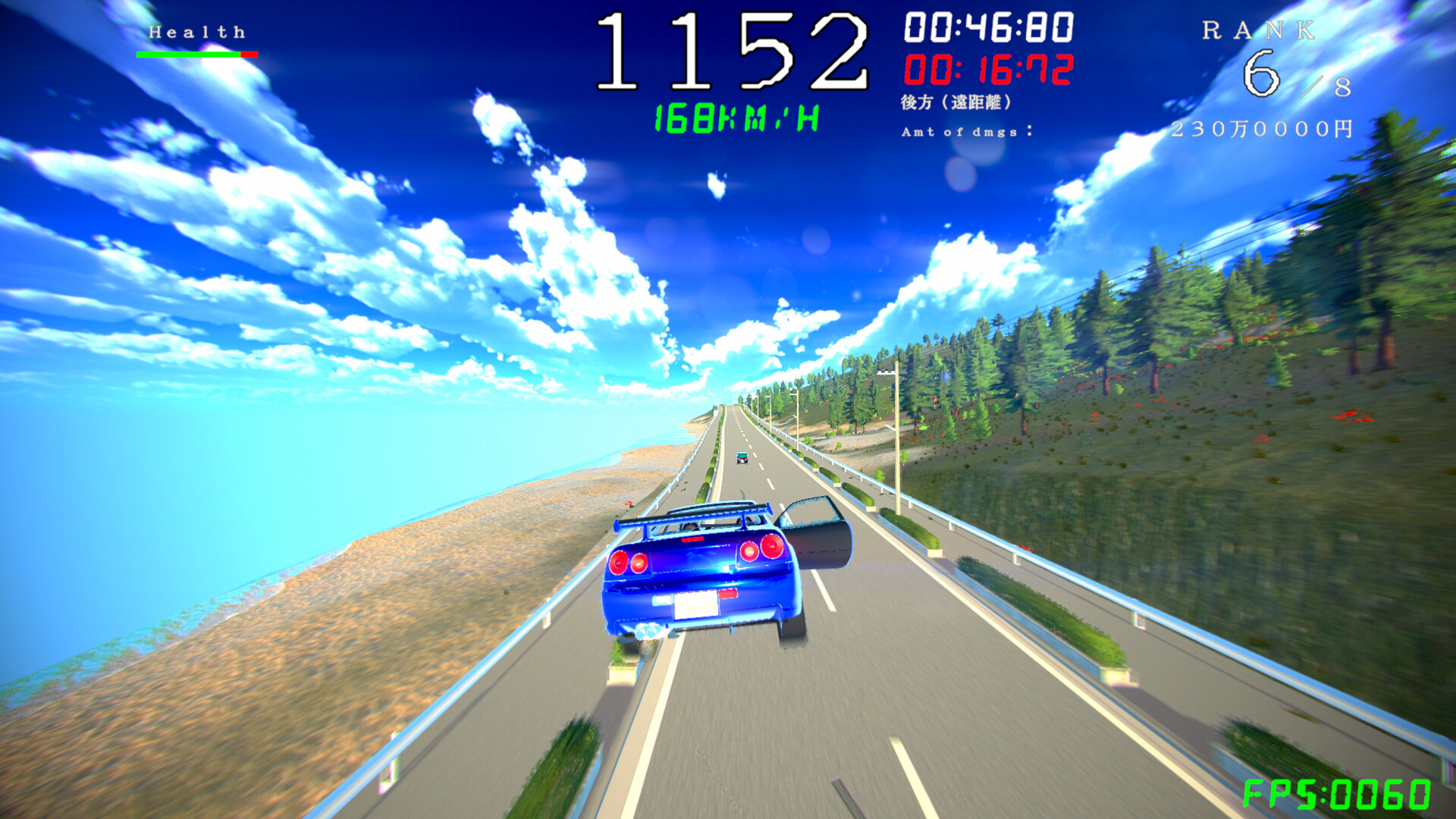The width and height of the screenshot is (1456, 819).
Task: Click the Health label indicator
Action: pyautogui.click(x=196, y=30)
